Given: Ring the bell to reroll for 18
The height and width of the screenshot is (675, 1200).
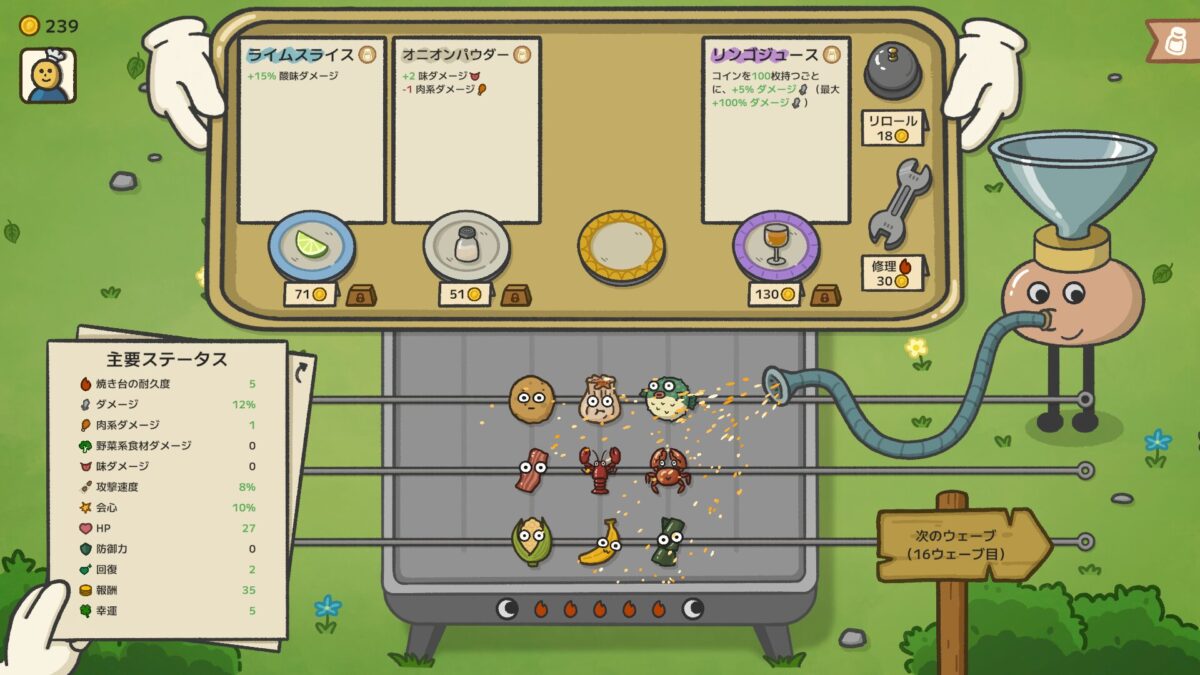Looking at the screenshot, I should [x=892, y=70].
